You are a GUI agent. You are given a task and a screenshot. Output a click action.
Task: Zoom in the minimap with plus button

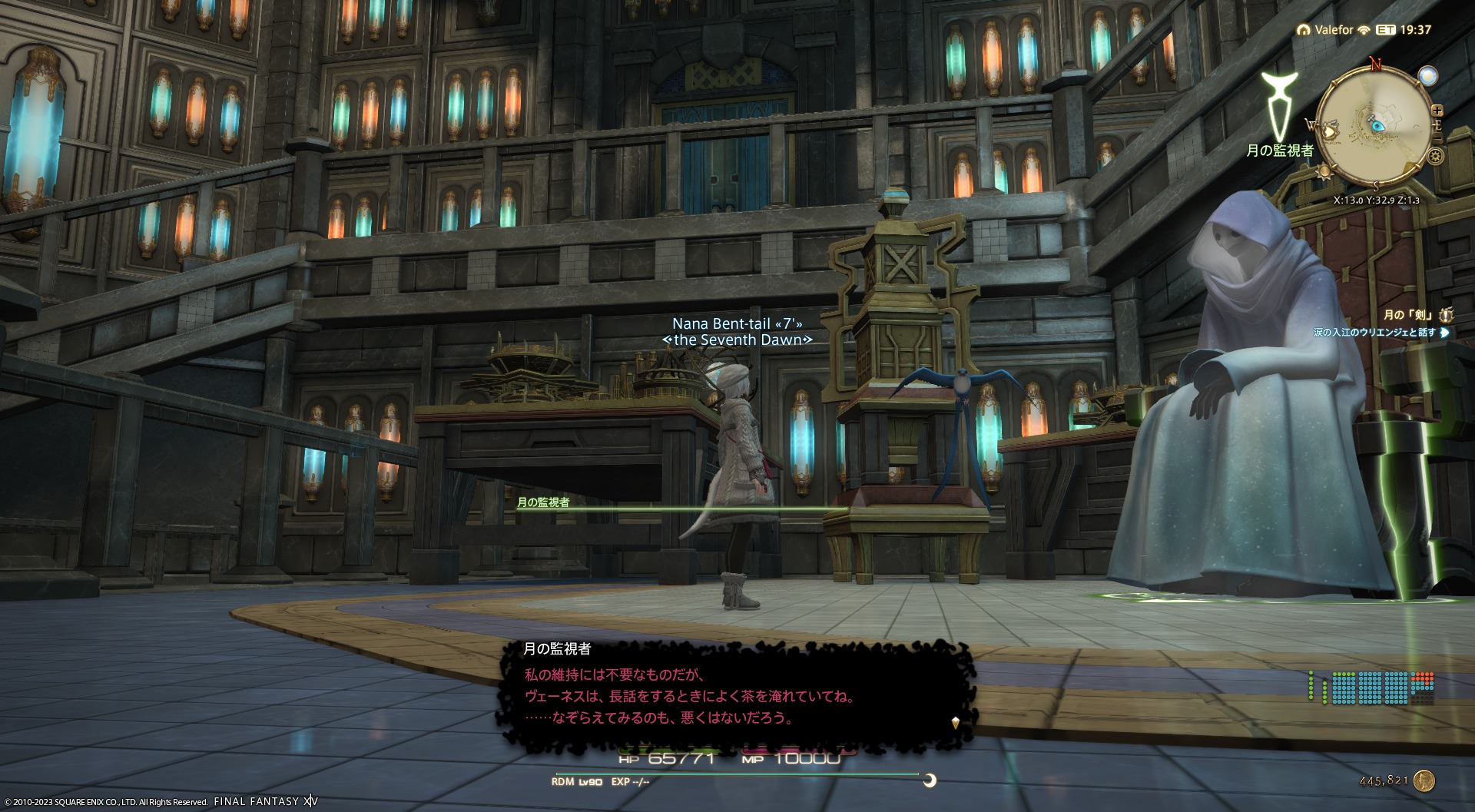tap(1437, 111)
